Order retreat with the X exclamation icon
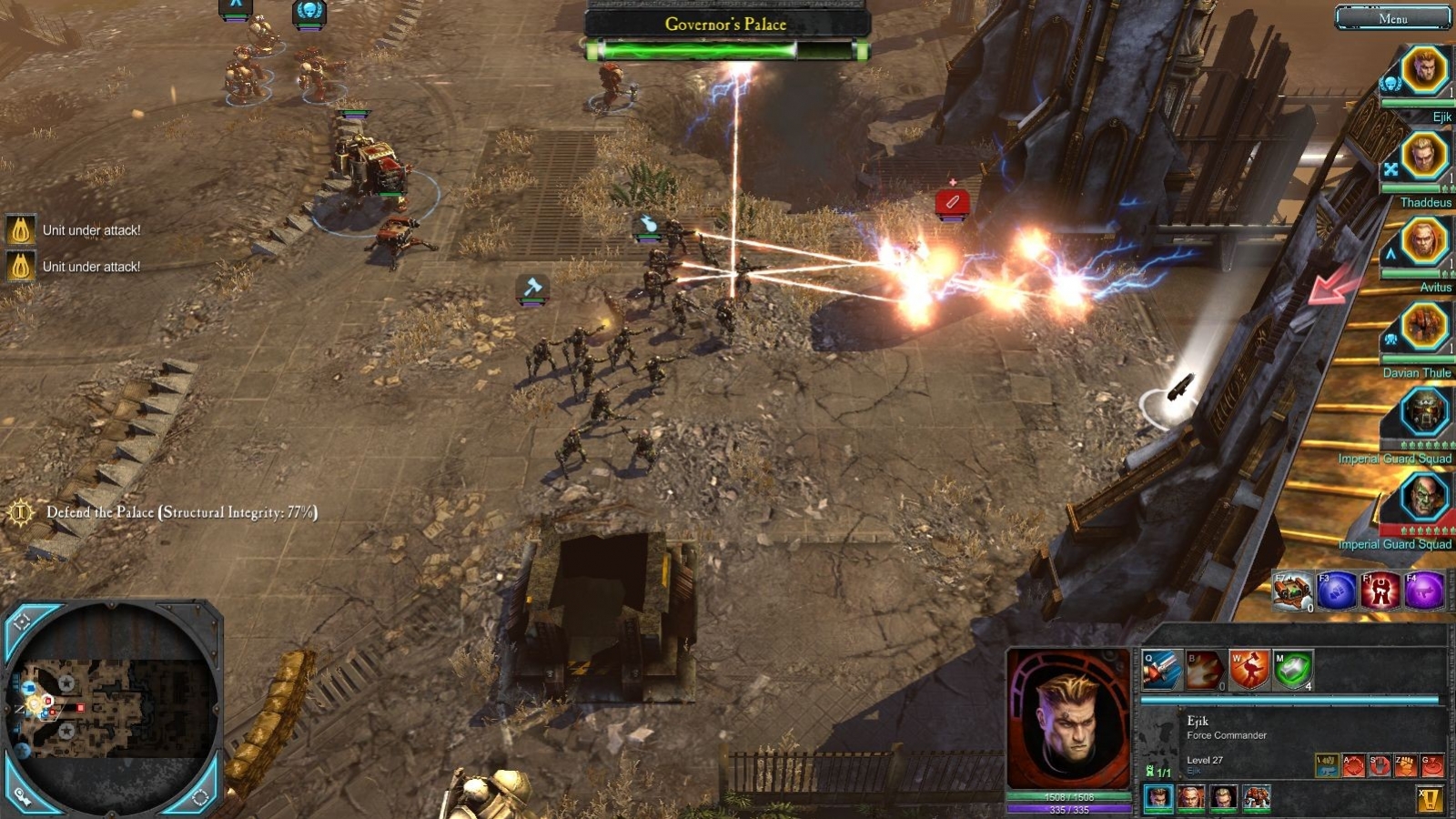This screenshot has height=819, width=1456. click(x=1430, y=799)
